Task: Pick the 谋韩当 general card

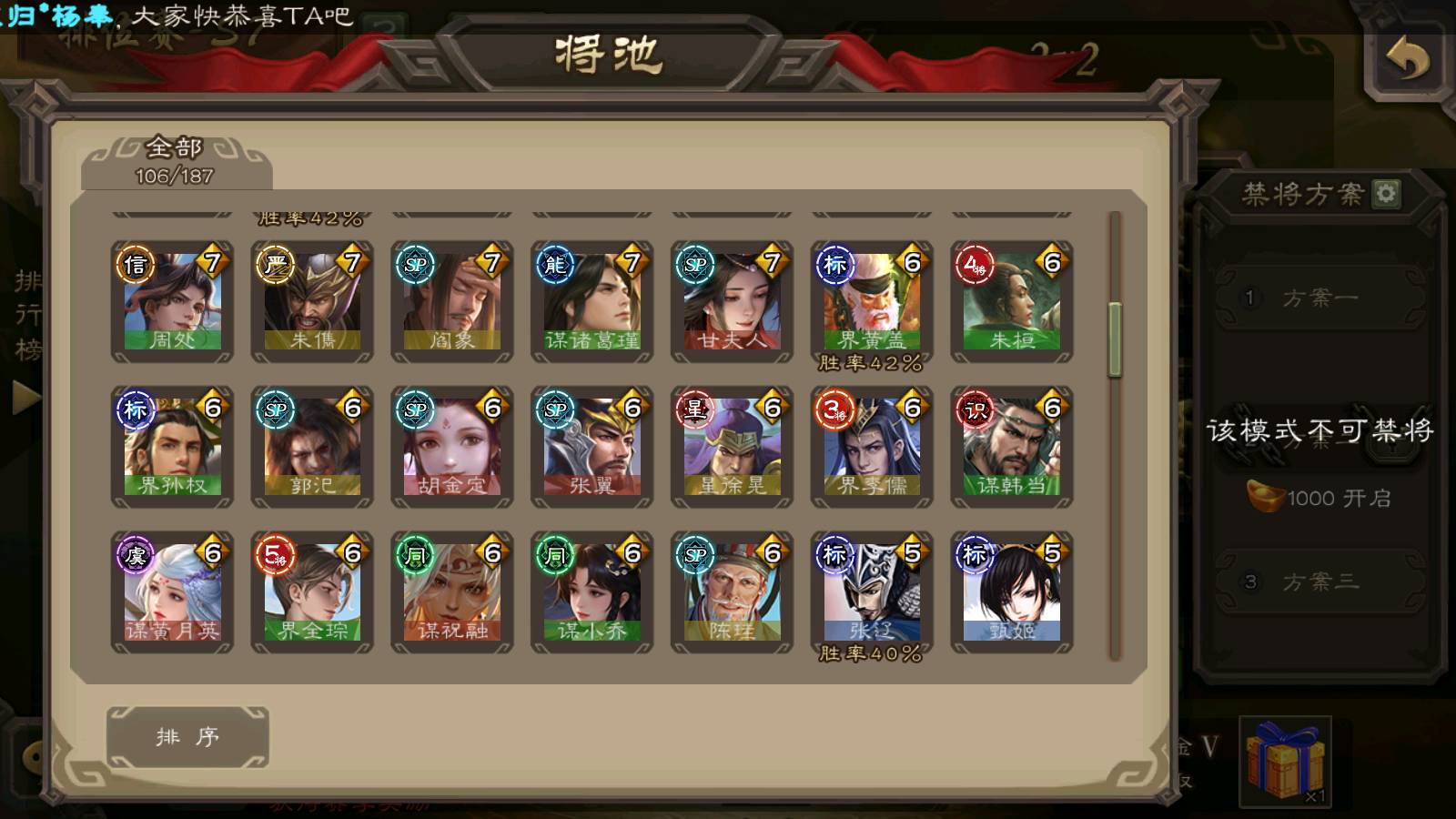Action: 1012,447
